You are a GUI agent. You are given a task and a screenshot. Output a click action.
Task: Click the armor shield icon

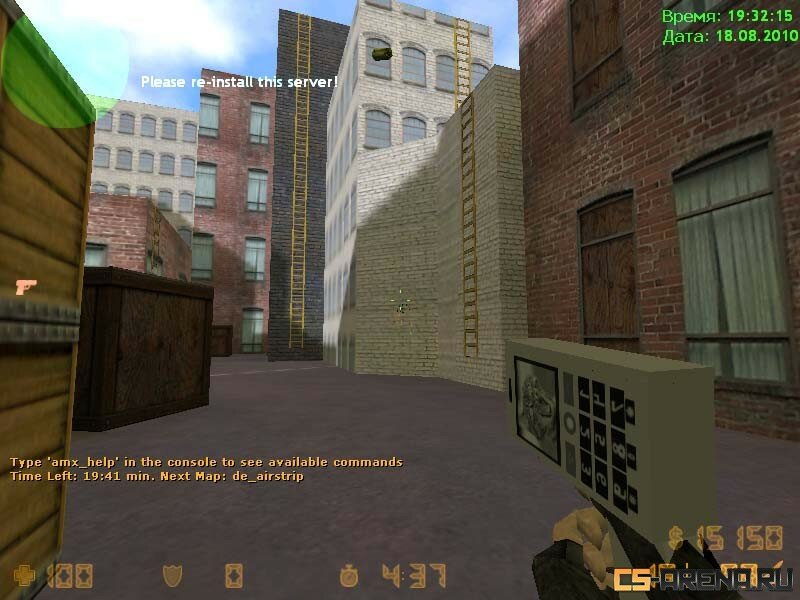click(171, 575)
